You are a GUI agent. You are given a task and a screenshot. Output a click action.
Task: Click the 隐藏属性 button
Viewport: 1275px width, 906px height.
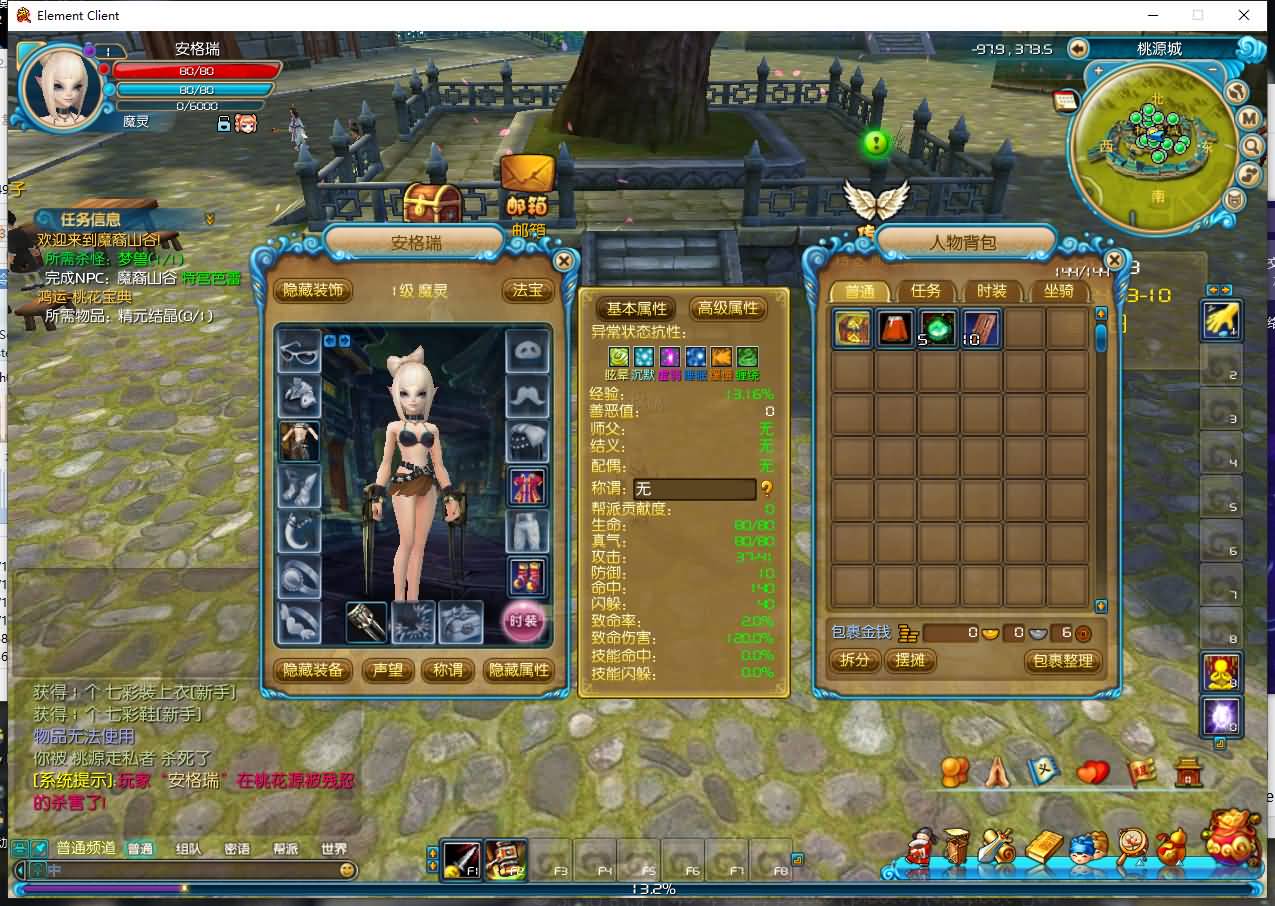pyautogui.click(x=518, y=670)
